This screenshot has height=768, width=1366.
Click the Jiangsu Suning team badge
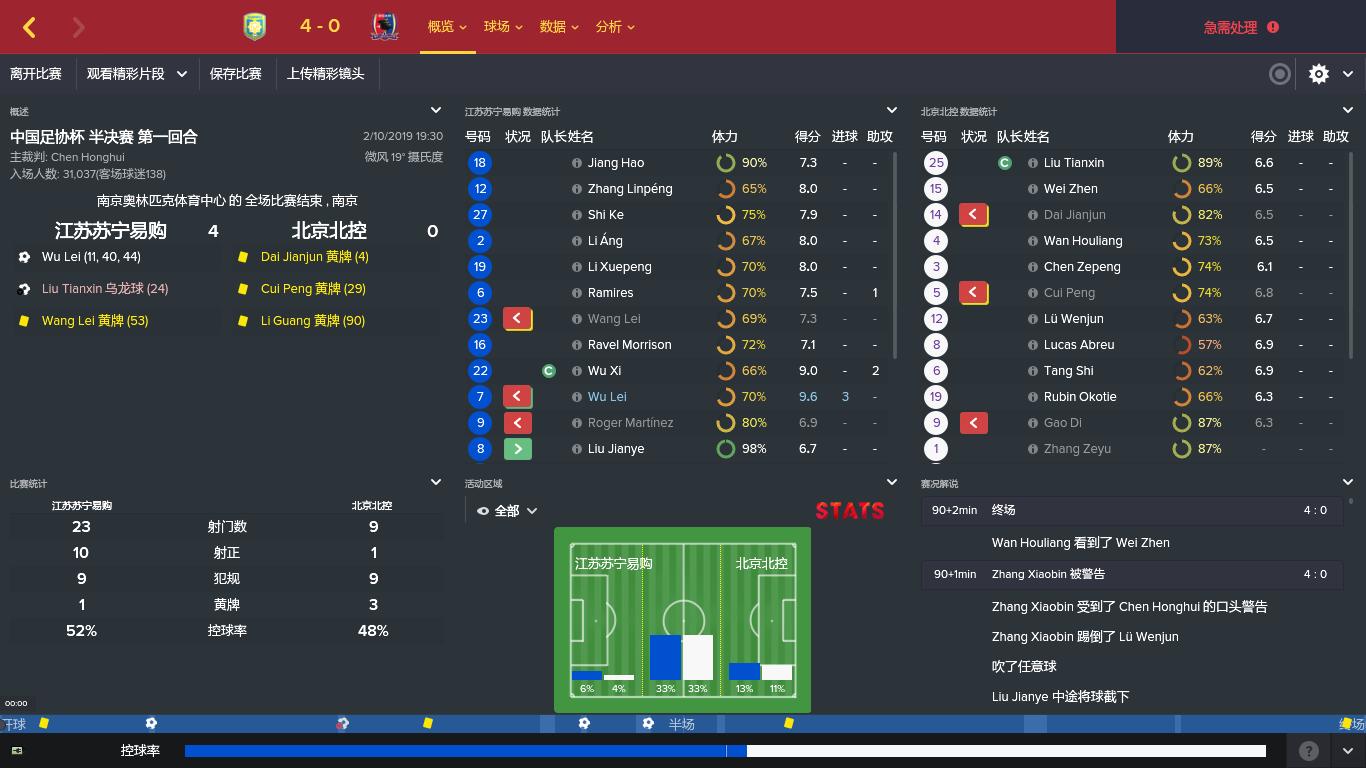tap(255, 26)
